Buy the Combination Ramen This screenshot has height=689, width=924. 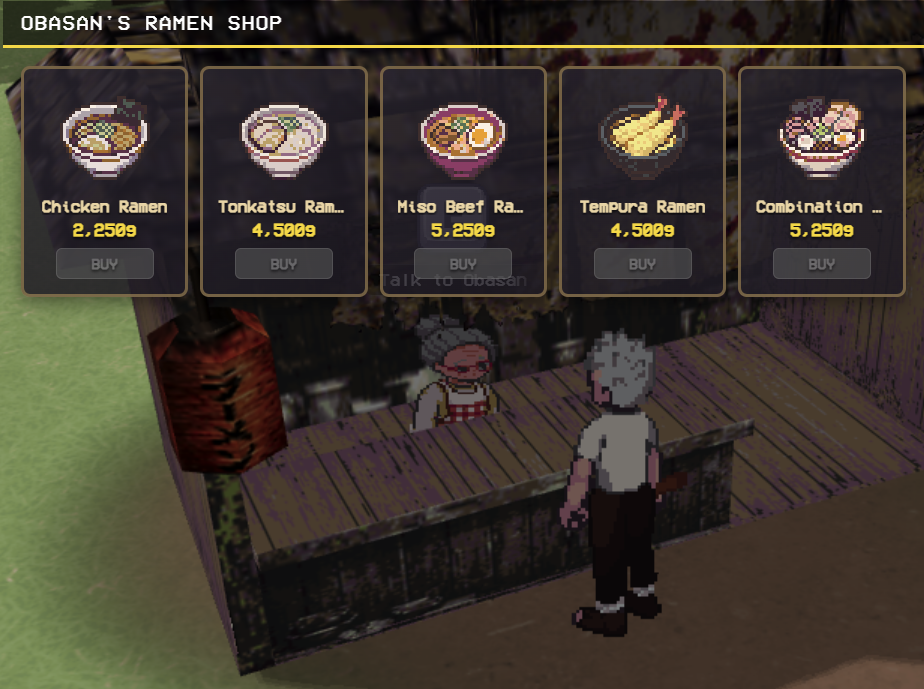[x=821, y=264]
